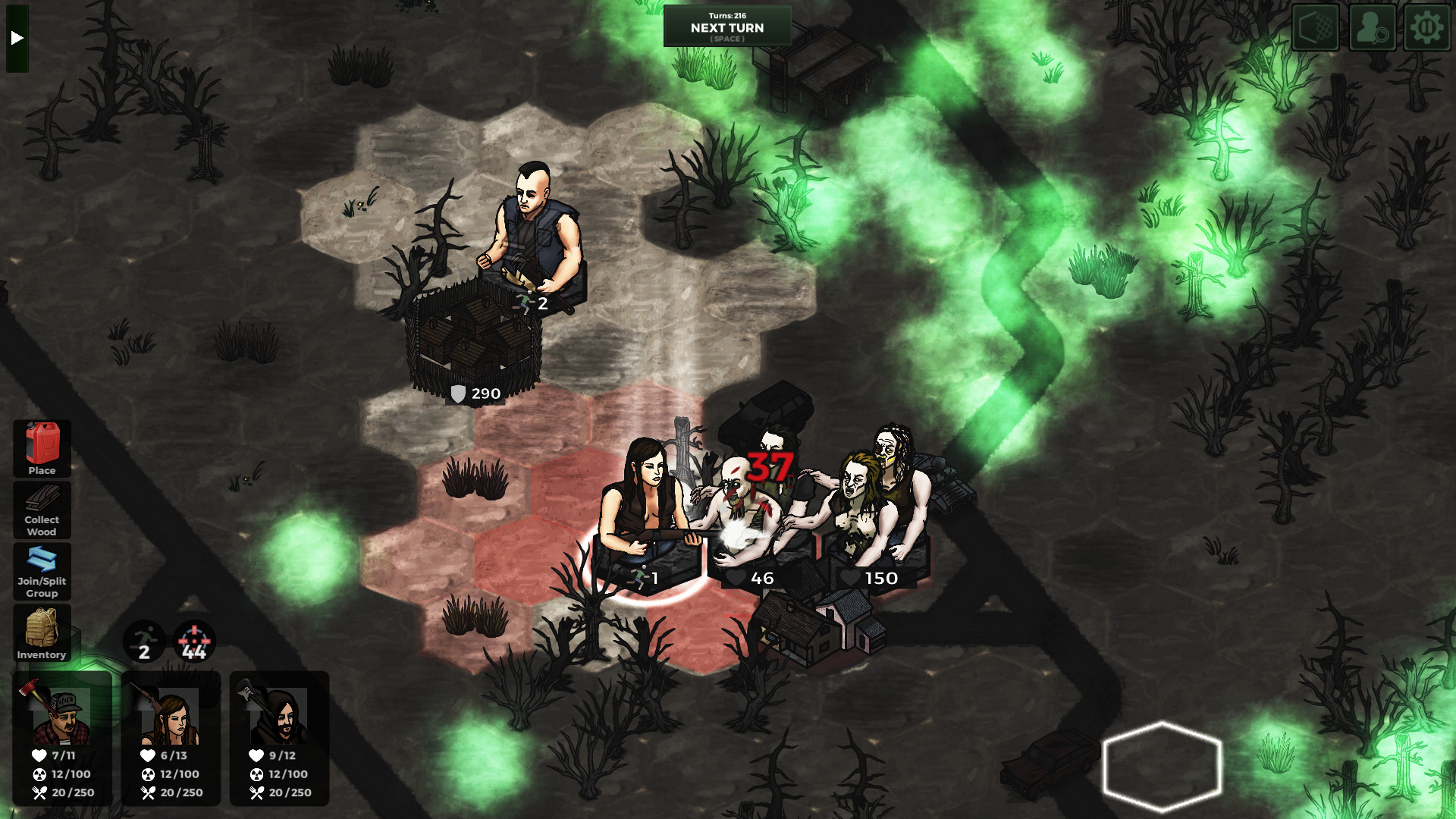Open the Inventory backpack
The image size is (1456, 819).
coord(42,633)
